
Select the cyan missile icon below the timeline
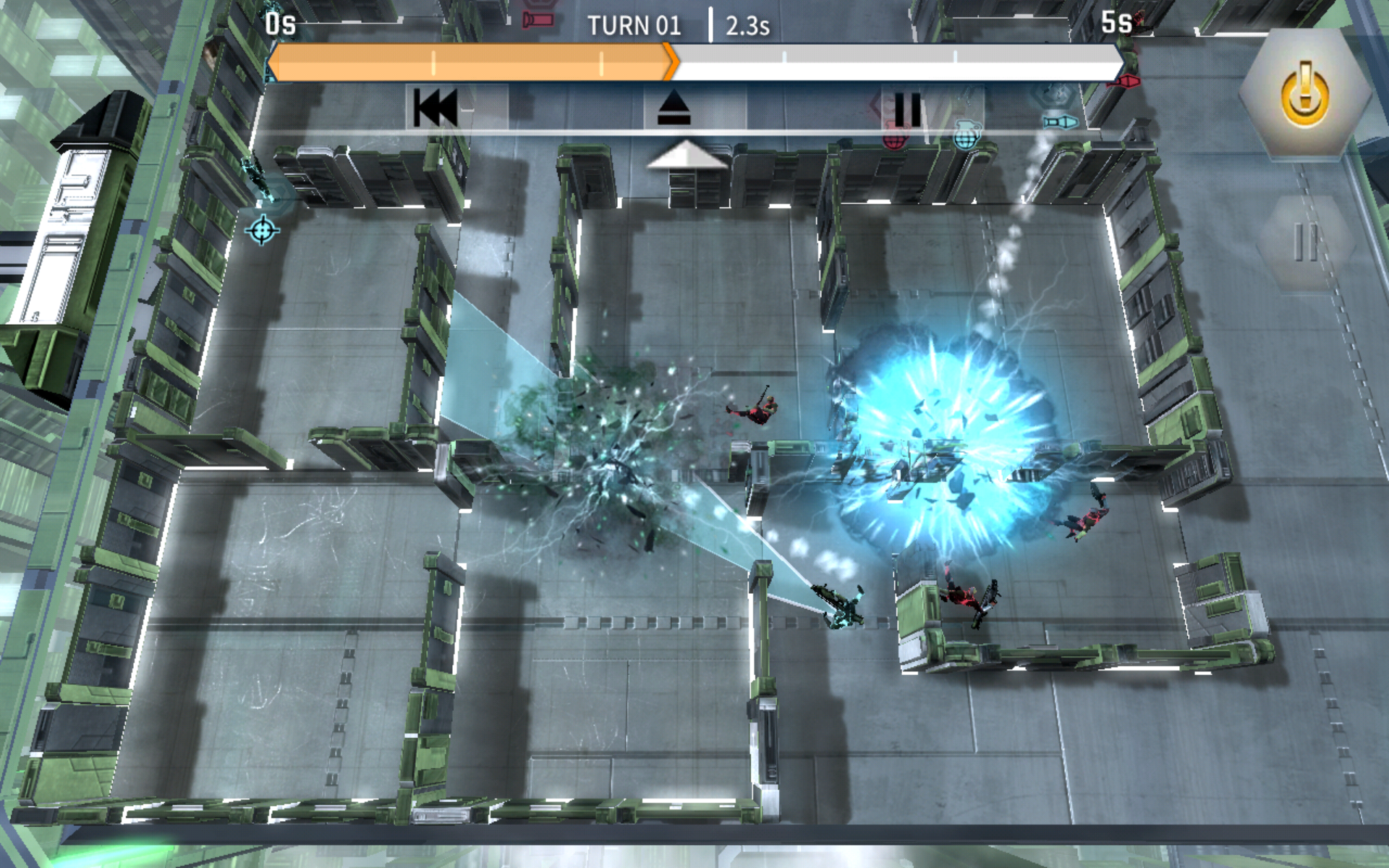pos(1060,123)
